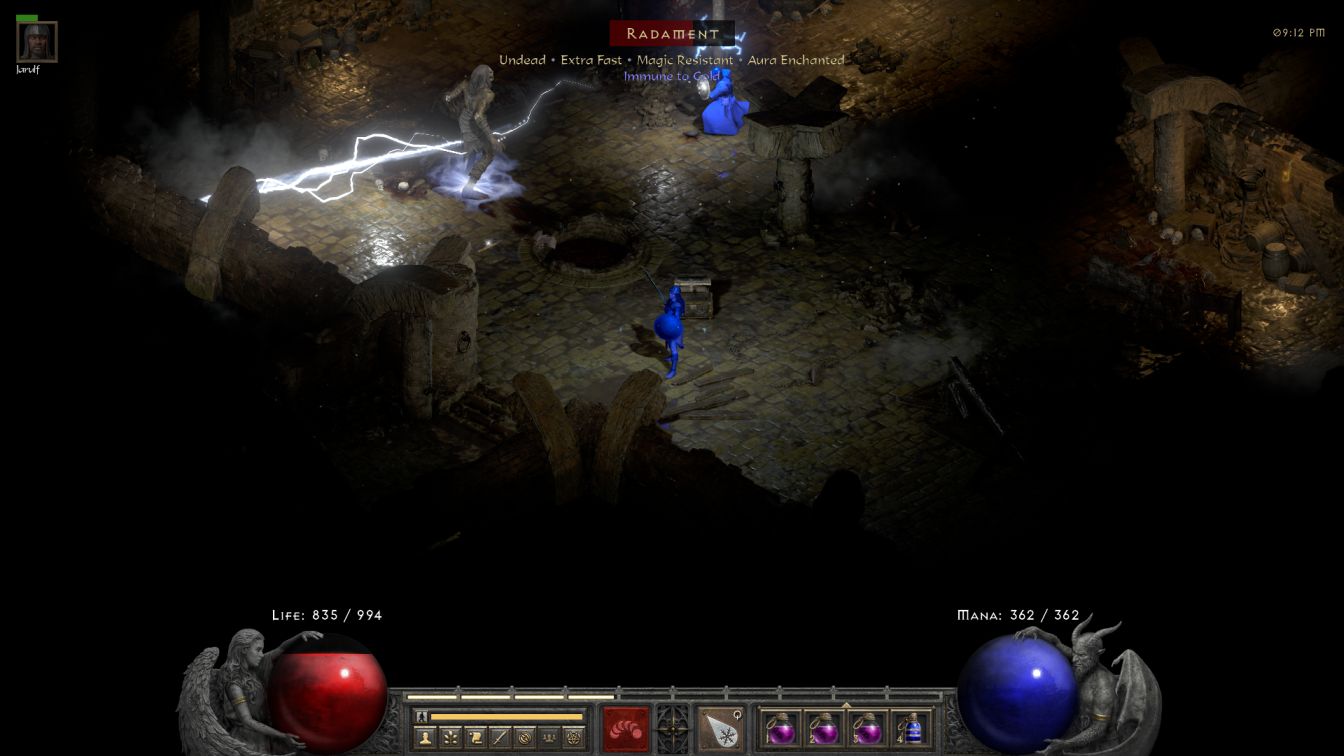1344x756 pixels.
Task: Expand the belt using the small arrow
Action: 846,705
